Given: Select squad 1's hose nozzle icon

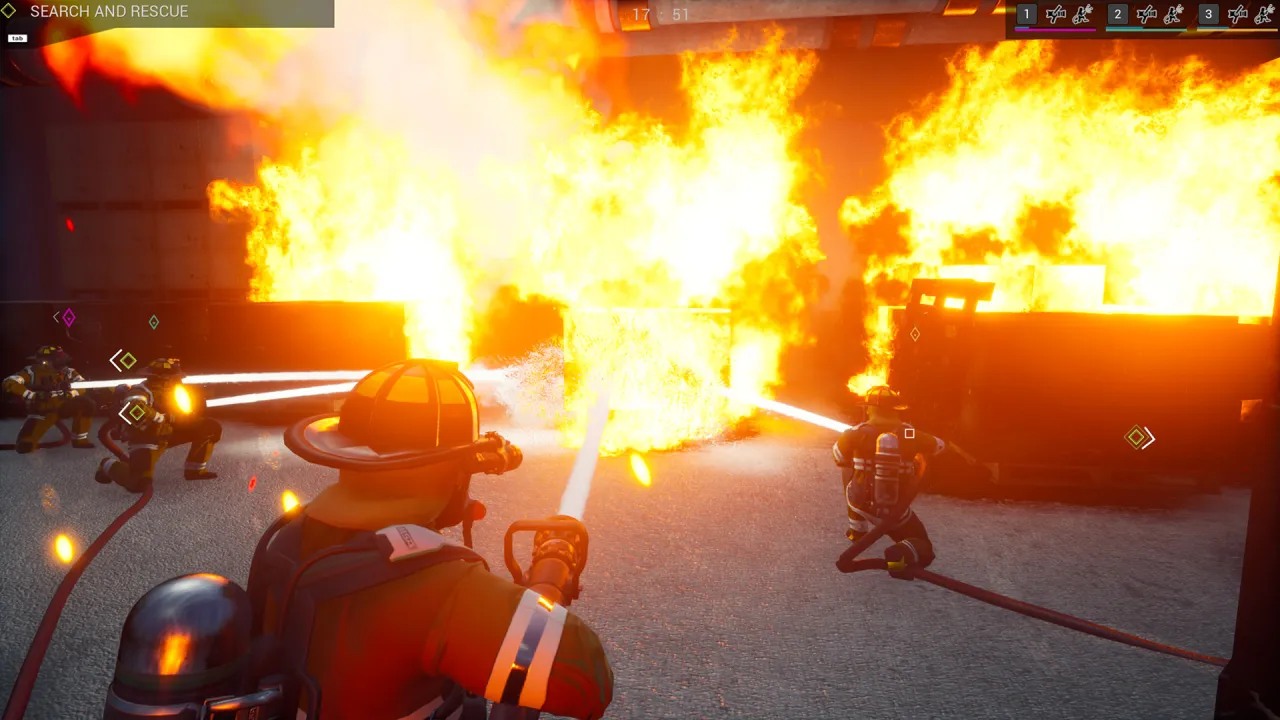Looking at the screenshot, I should pos(1057,14).
